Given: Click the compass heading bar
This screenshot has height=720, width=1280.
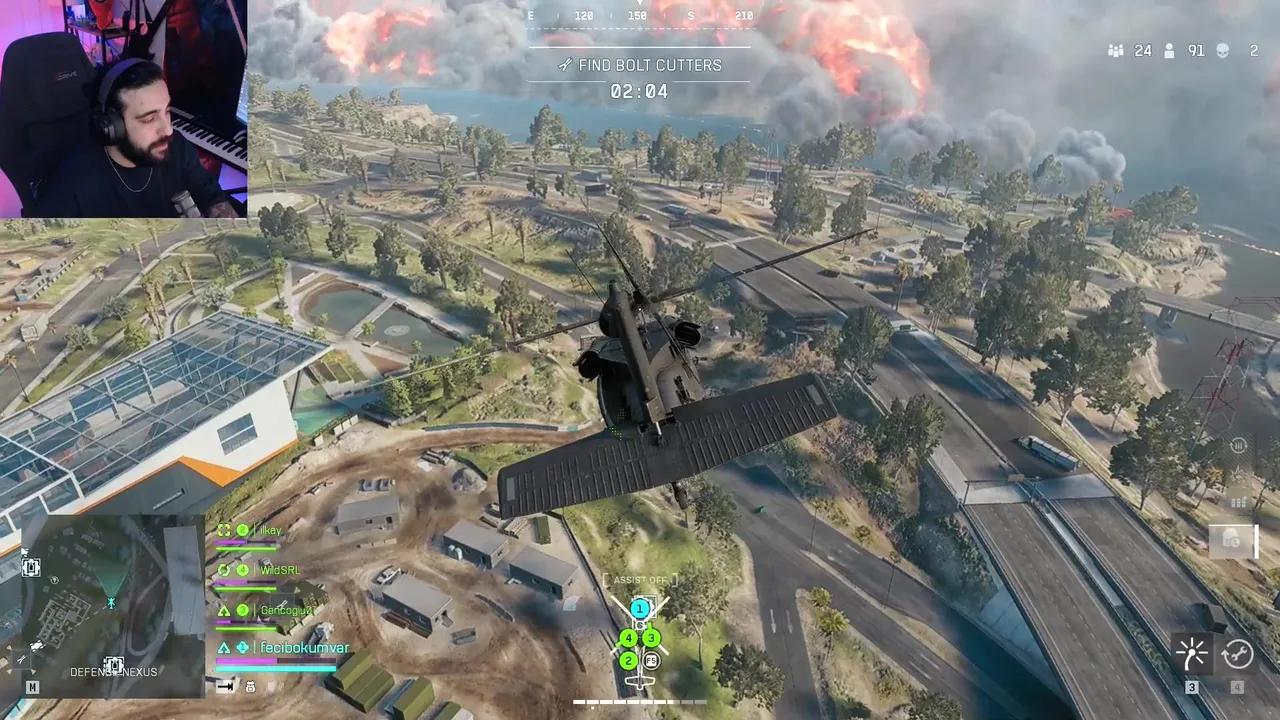Looking at the screenshot, I should coord(639,16).
